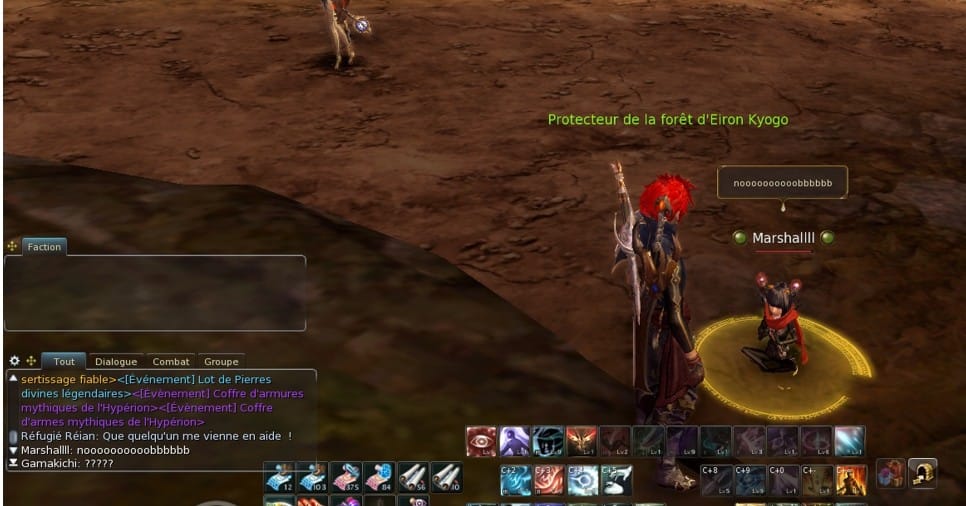
Task: Open the Faction chat tab
Action: [x=44, y=247]
